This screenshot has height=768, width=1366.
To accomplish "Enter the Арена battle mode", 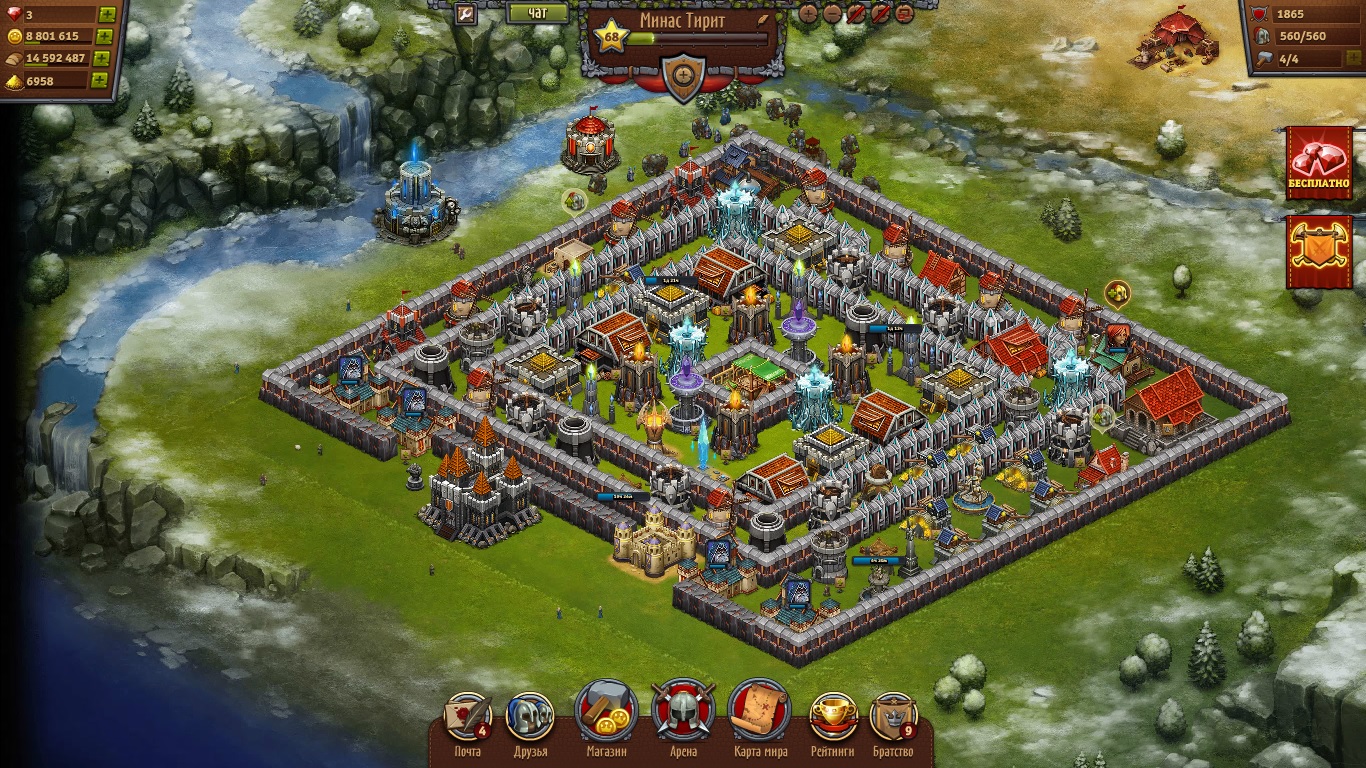I will [683, 714].
